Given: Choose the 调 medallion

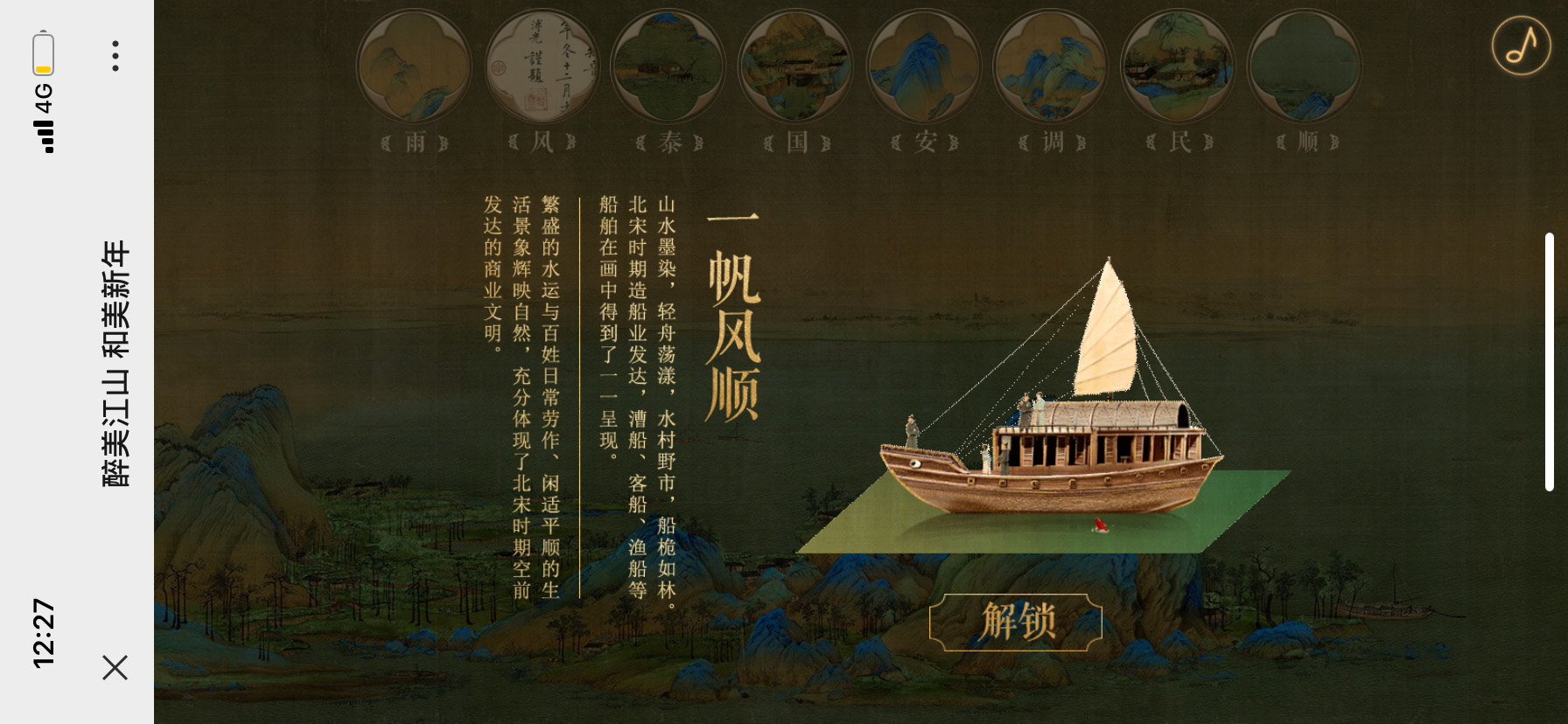Looking at the screenshot, I should [x=1051, y=66].
